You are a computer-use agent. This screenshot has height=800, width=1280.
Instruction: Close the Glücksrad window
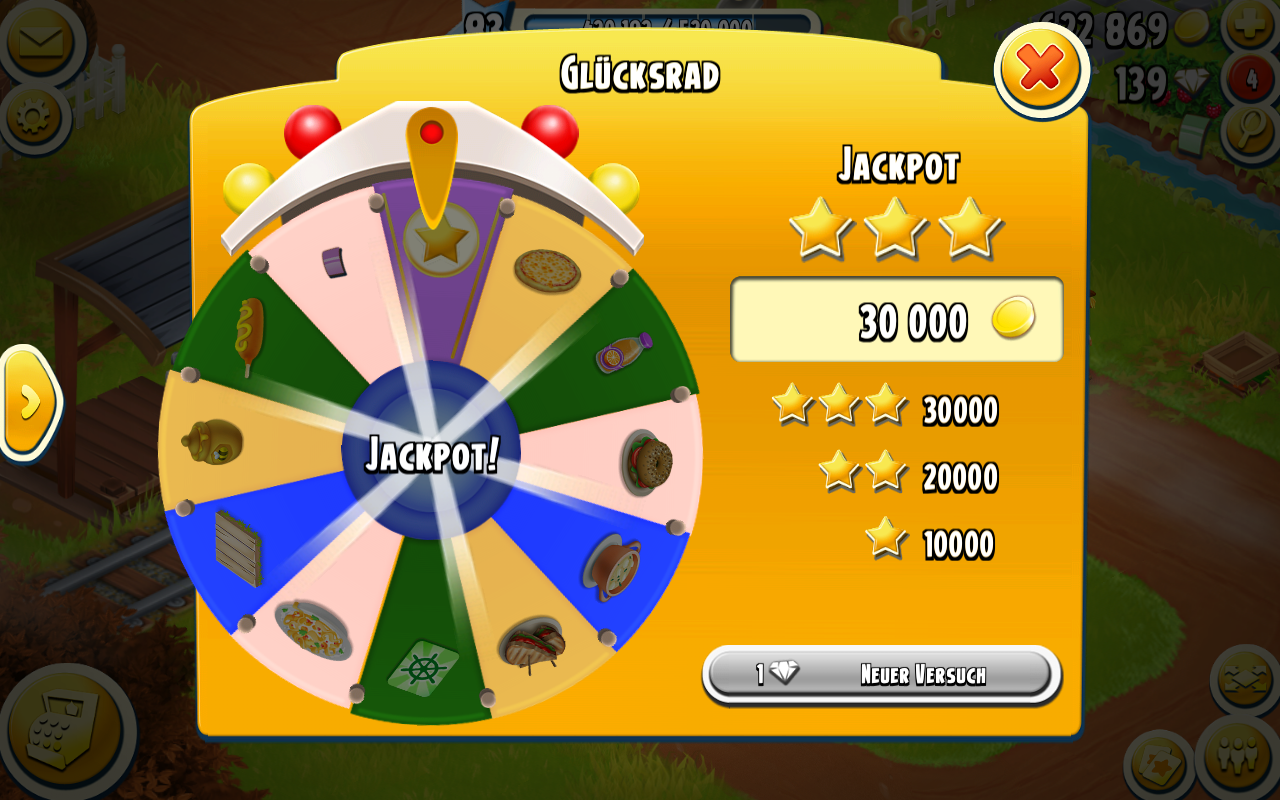click(x=1041, y=69)
